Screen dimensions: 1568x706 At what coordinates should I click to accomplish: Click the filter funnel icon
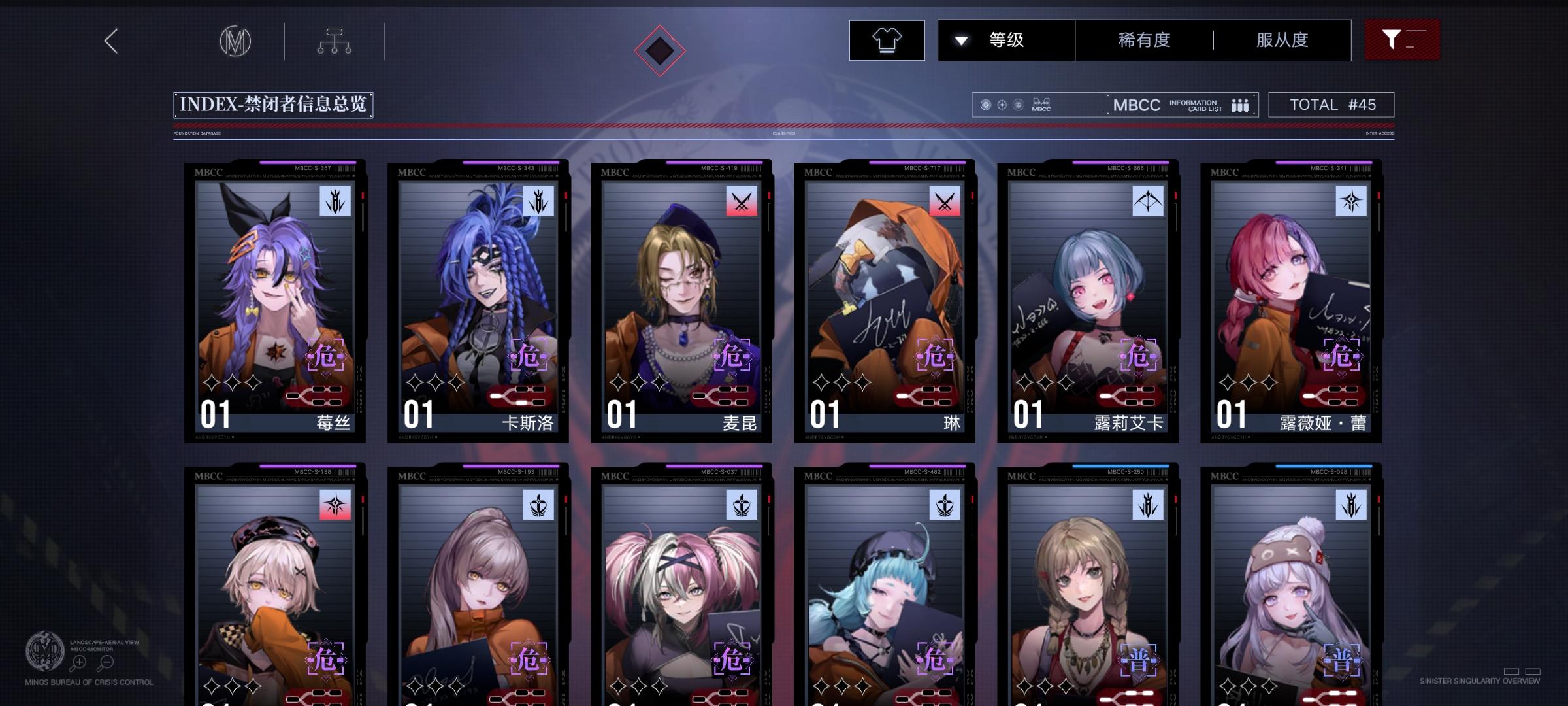(x=1401, y=39)
